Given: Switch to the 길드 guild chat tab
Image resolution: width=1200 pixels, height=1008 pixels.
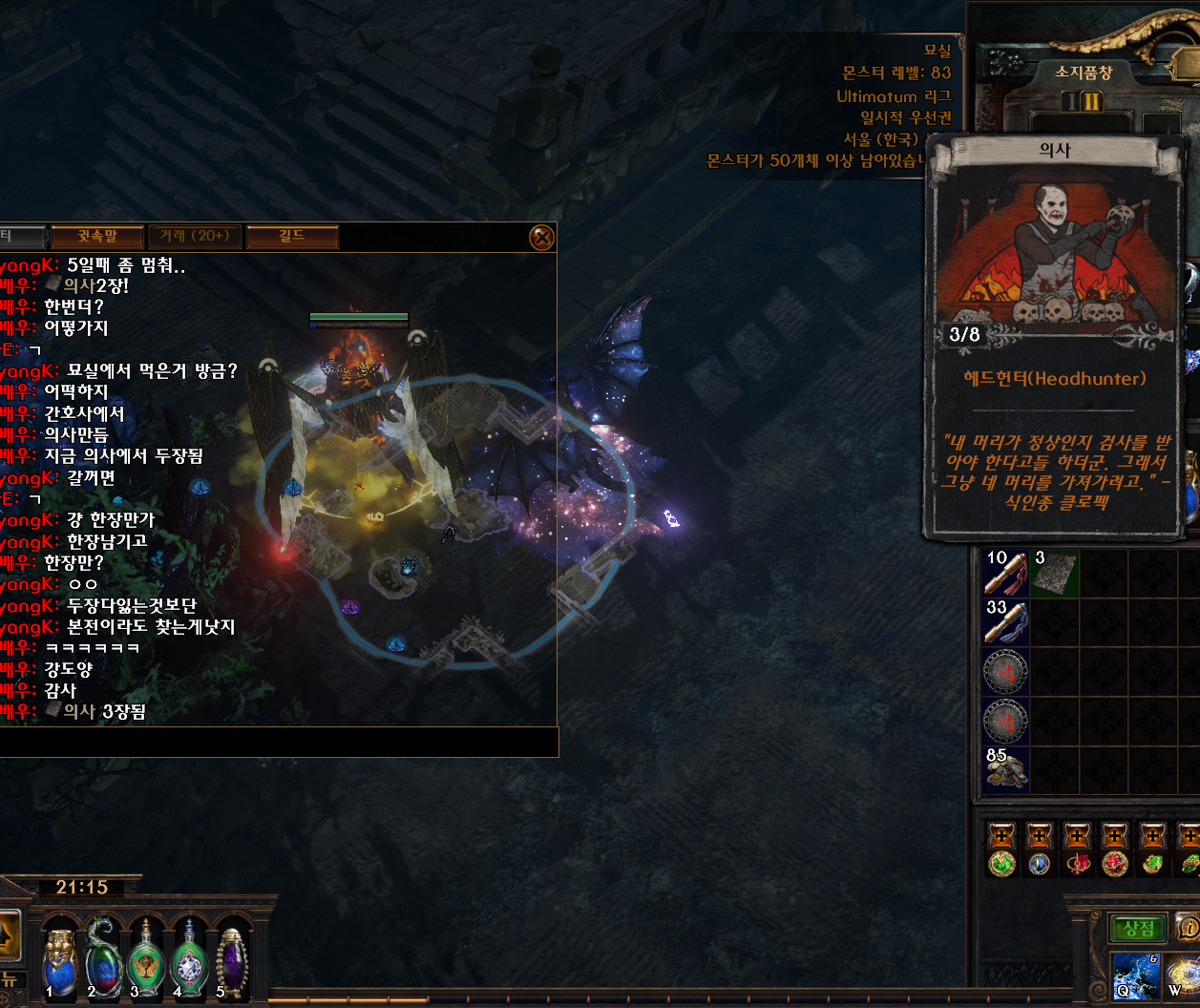Looking at the screenshot, I should pyautogui.click(x=291, y=236).
